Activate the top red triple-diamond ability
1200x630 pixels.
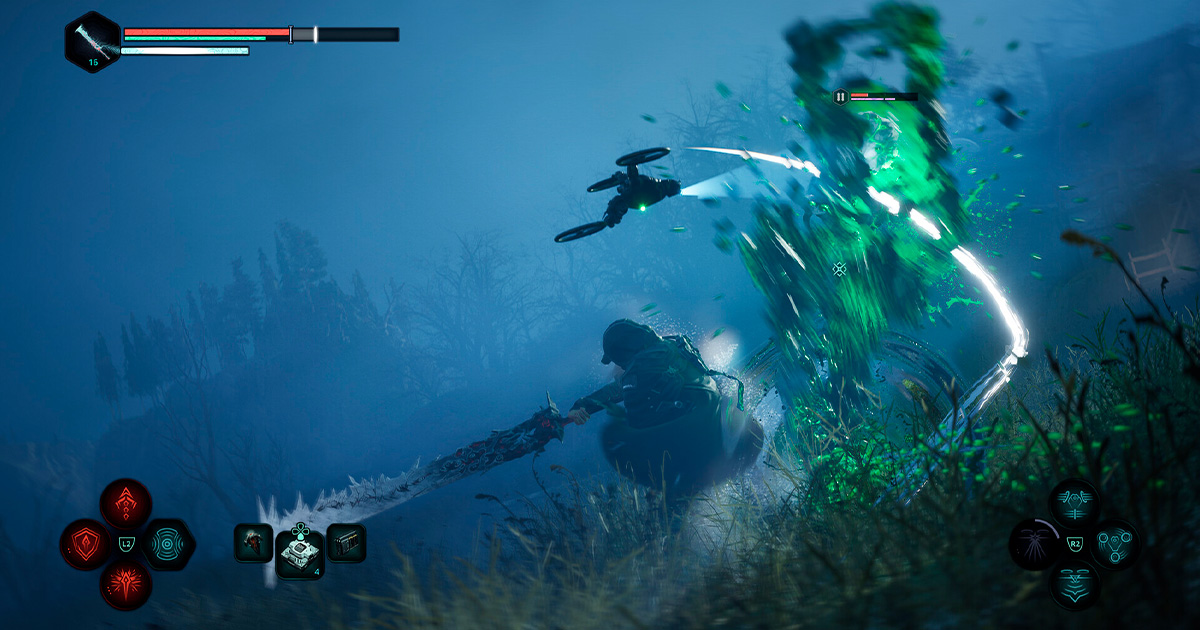click(126, 504)
